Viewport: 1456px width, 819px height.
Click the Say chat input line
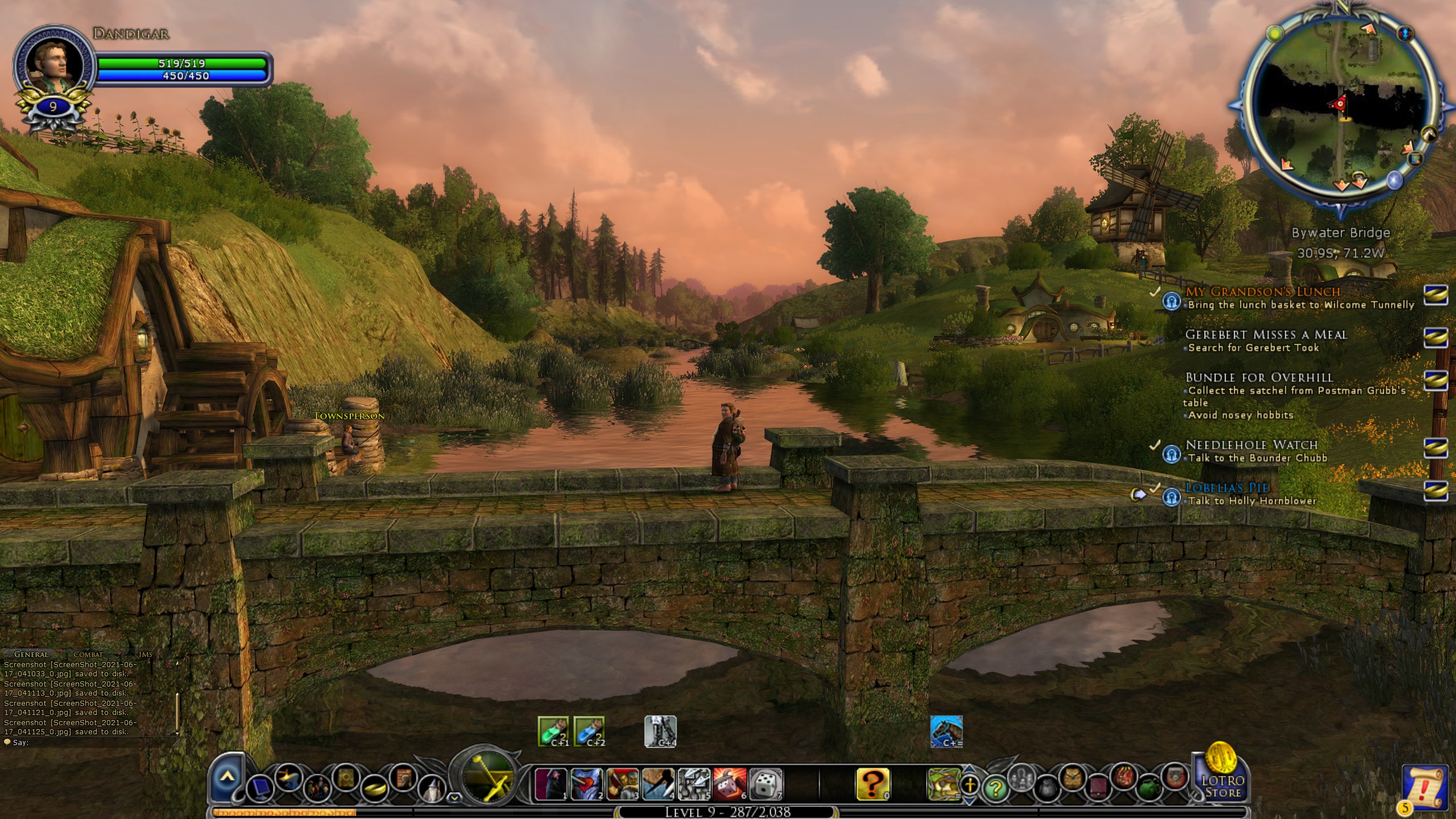click(x=85, y=742)
